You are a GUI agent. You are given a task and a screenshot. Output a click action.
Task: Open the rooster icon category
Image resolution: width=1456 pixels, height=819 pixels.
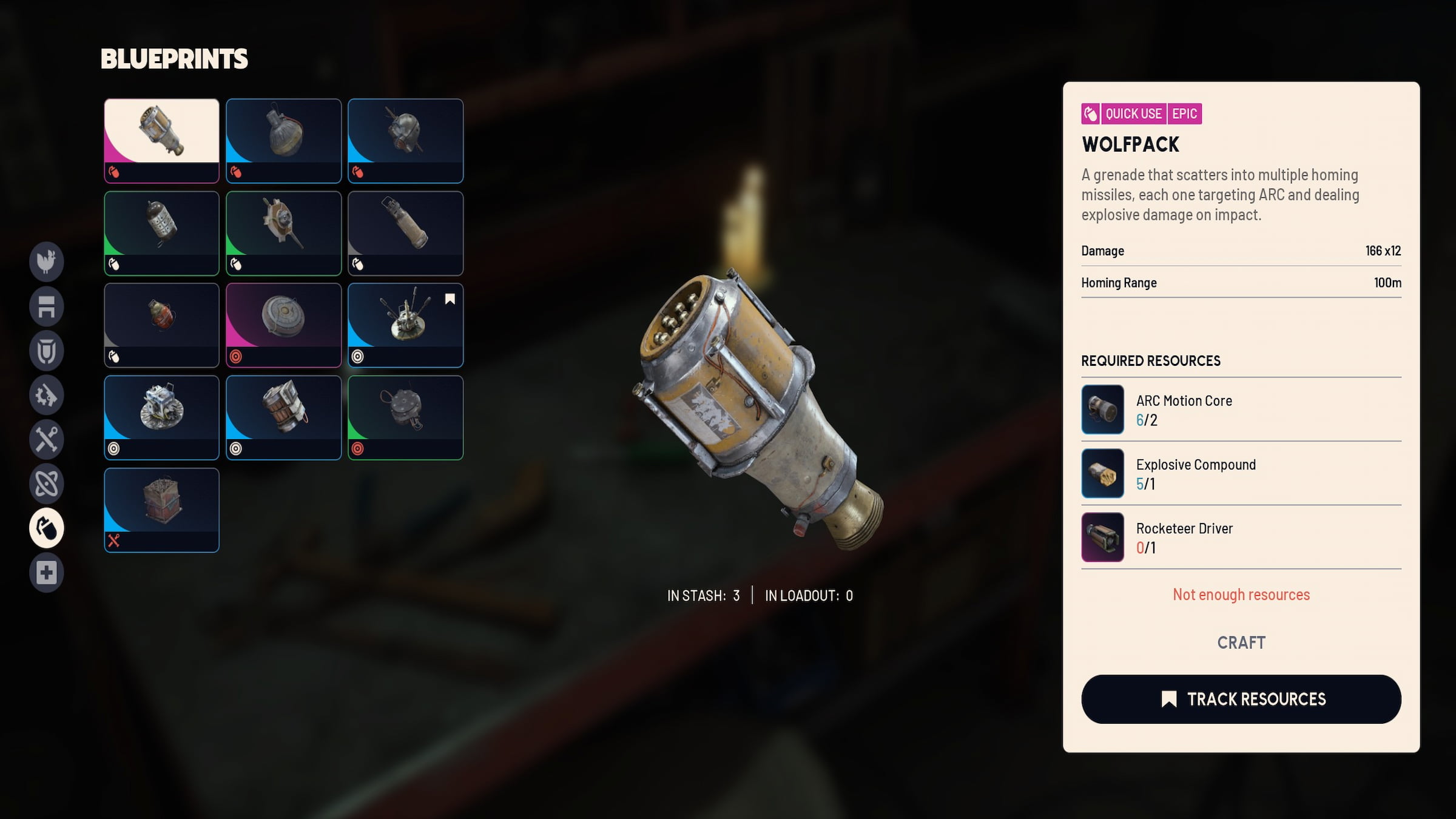click(x=47, y=262)
